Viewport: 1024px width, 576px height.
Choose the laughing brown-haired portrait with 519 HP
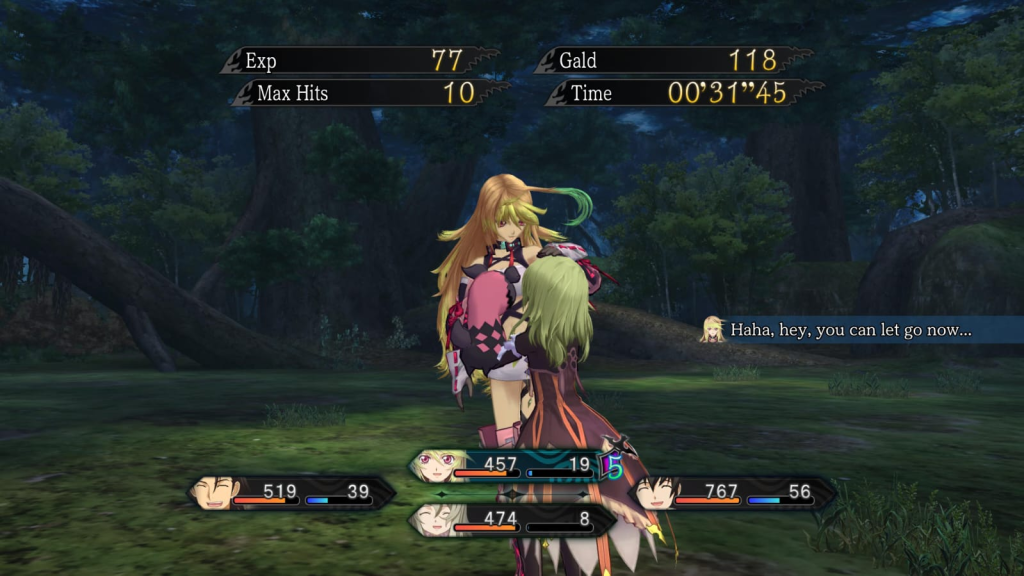pyautogui.click(x=216, y=492)
